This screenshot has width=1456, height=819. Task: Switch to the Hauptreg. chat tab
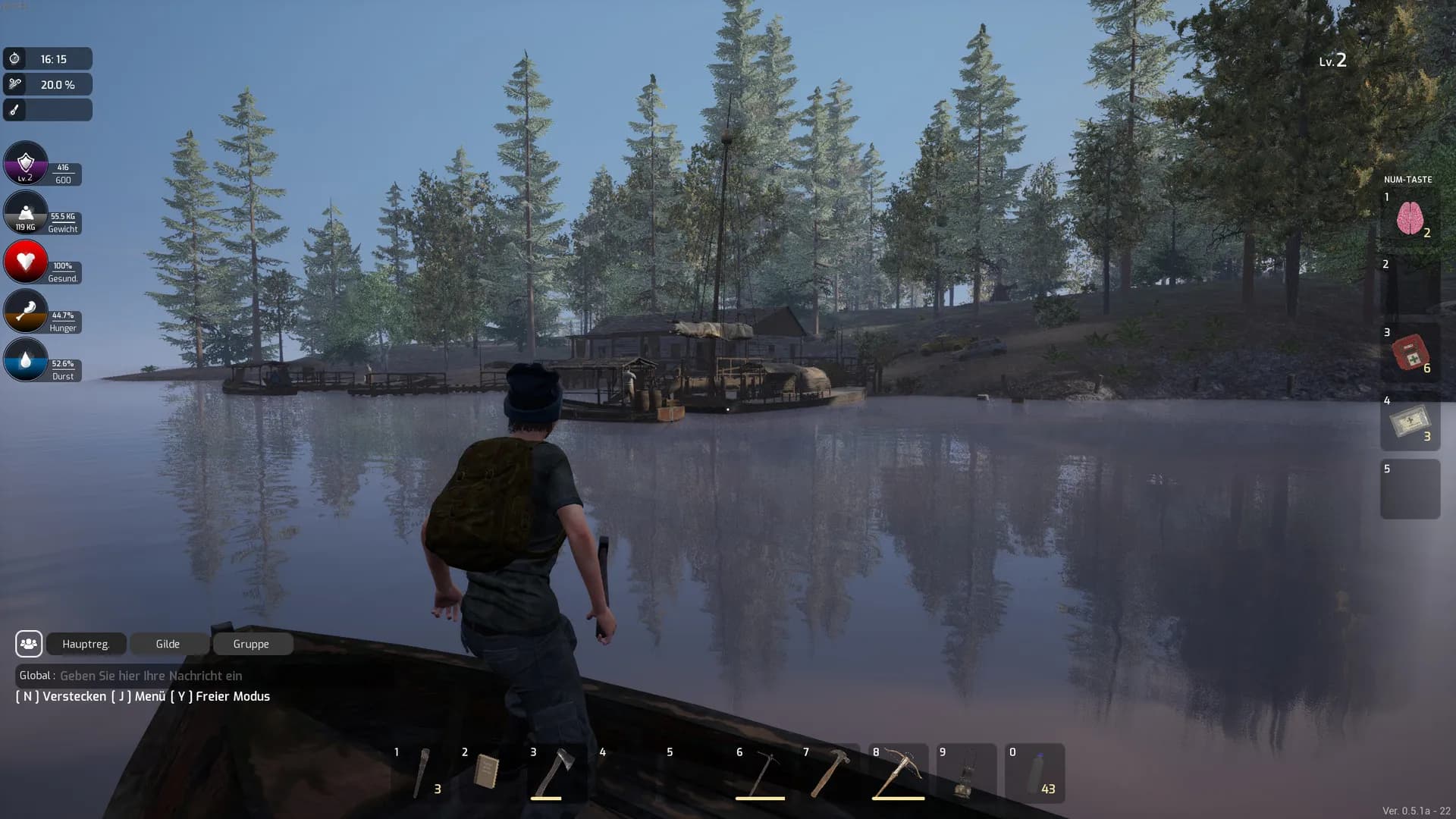(x=86, y=644)
